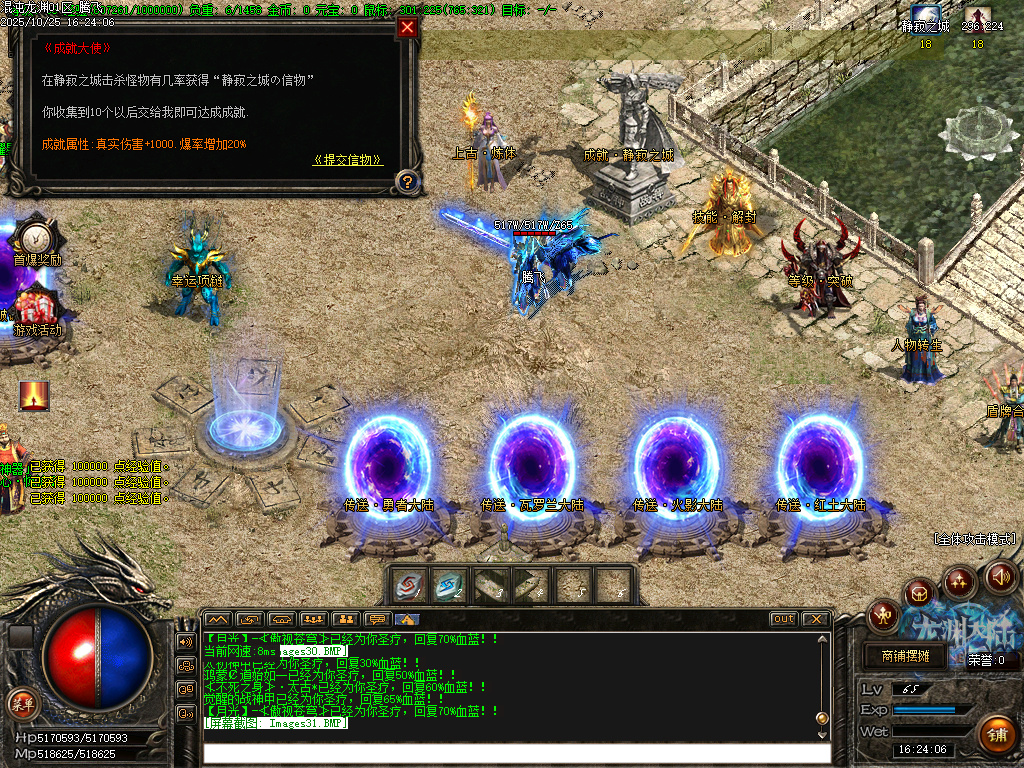1024x768 pixels.
Task: Toggle sound with the round speaker button
Action: (x=1000, y=576)
